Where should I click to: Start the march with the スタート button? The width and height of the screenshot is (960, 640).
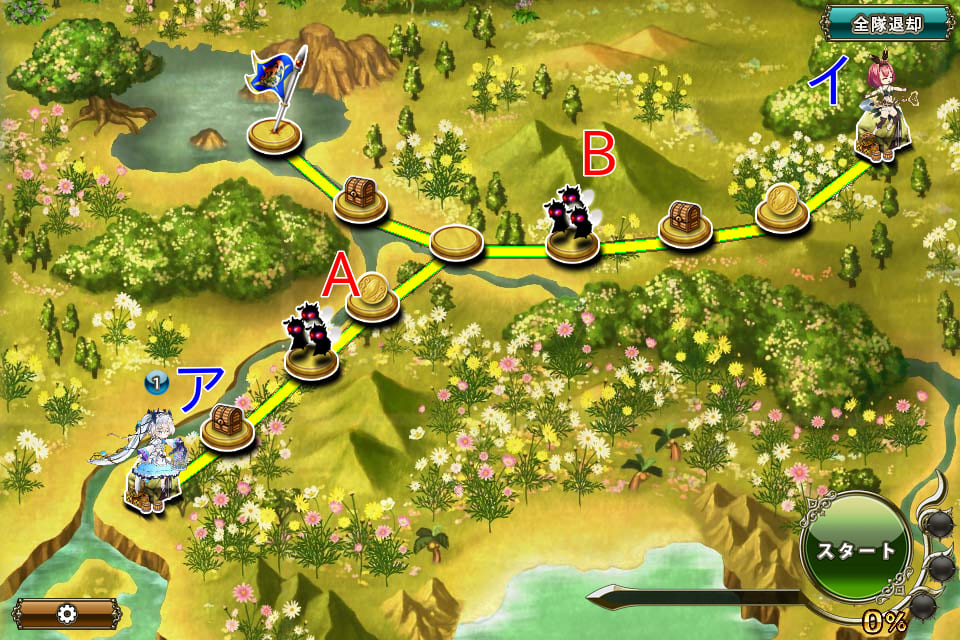[x=853, y=551]
